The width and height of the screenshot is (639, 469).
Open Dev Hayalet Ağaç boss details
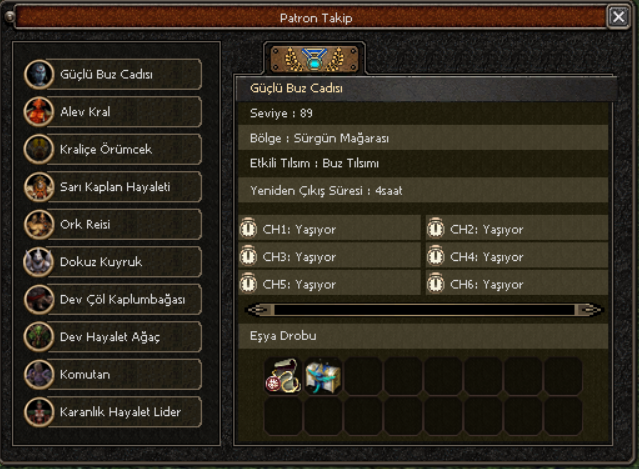coord(113,337)
